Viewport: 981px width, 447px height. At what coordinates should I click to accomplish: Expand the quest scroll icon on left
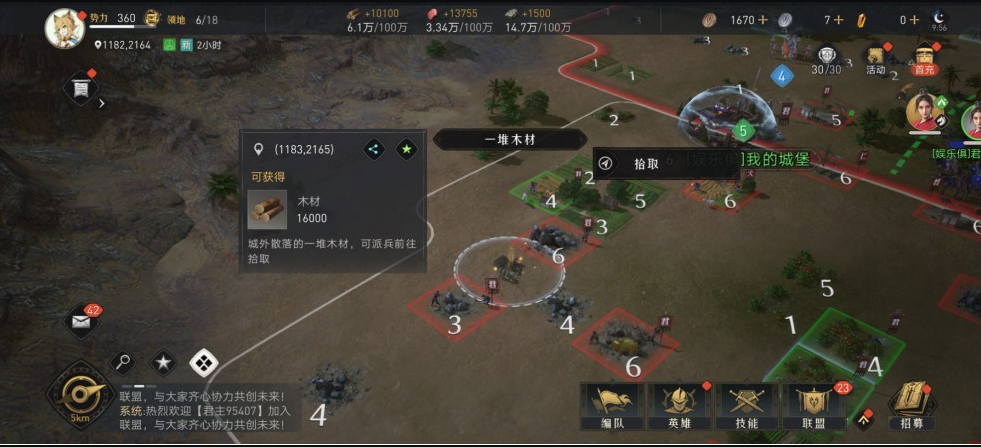click(x=81, y=90)
